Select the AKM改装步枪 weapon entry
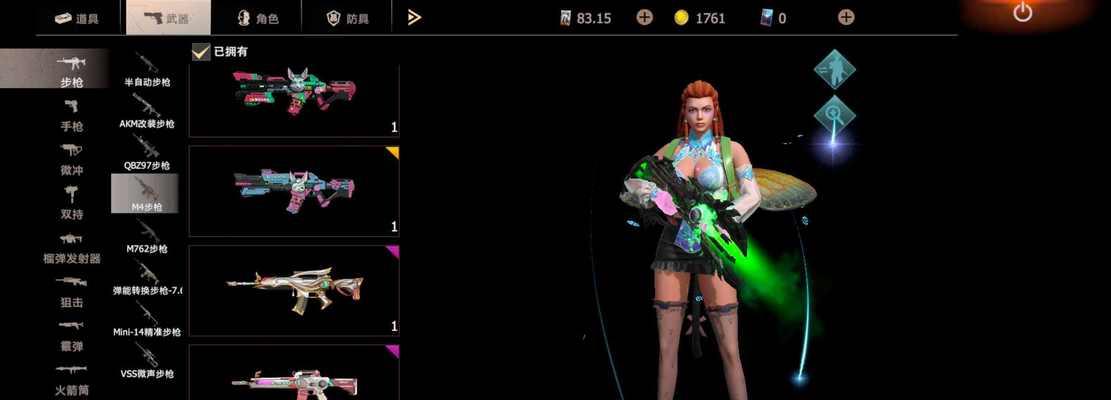 (x=149, y=112)
